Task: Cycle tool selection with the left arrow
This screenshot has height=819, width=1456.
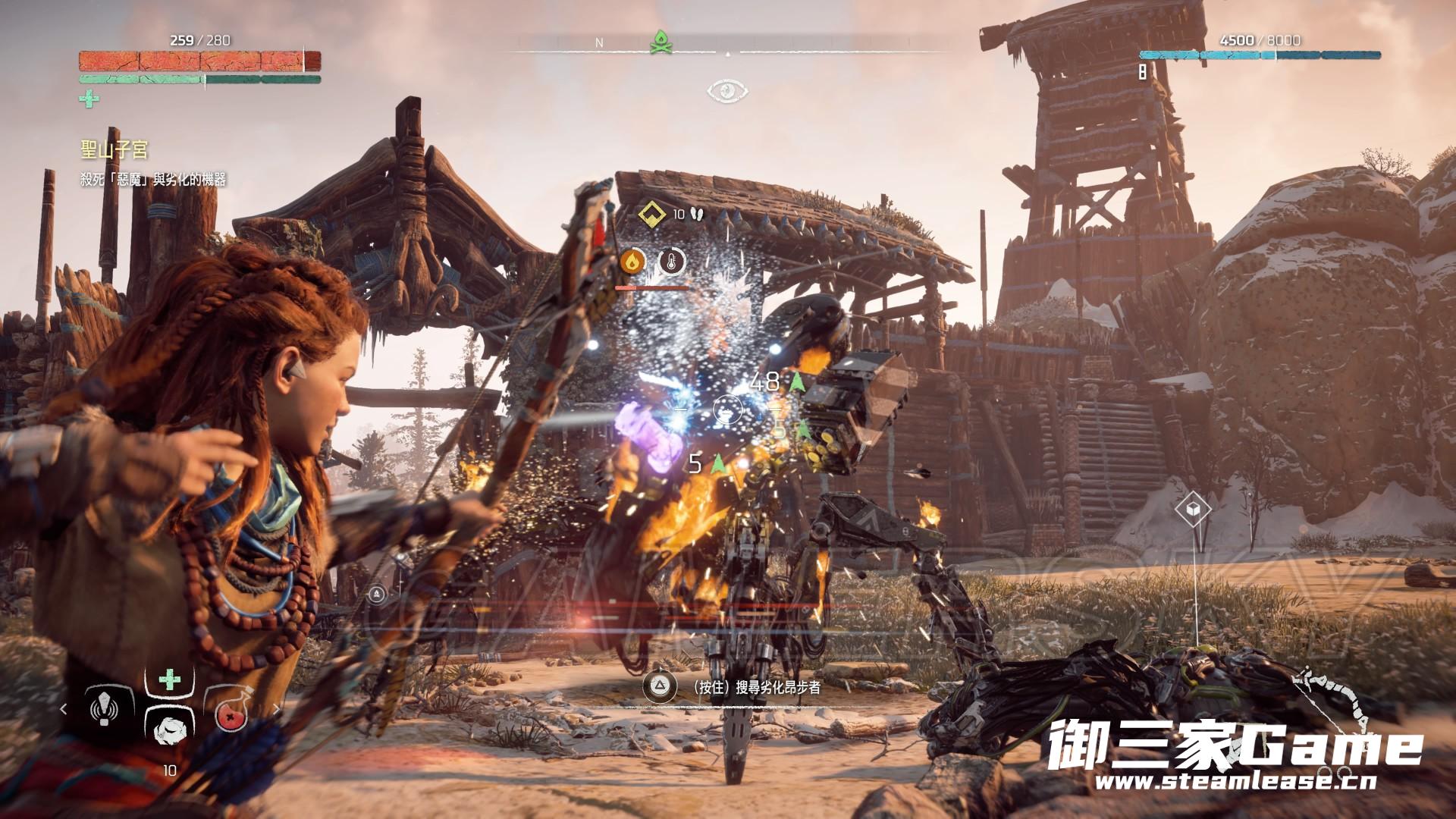Action: coord(64,709)
